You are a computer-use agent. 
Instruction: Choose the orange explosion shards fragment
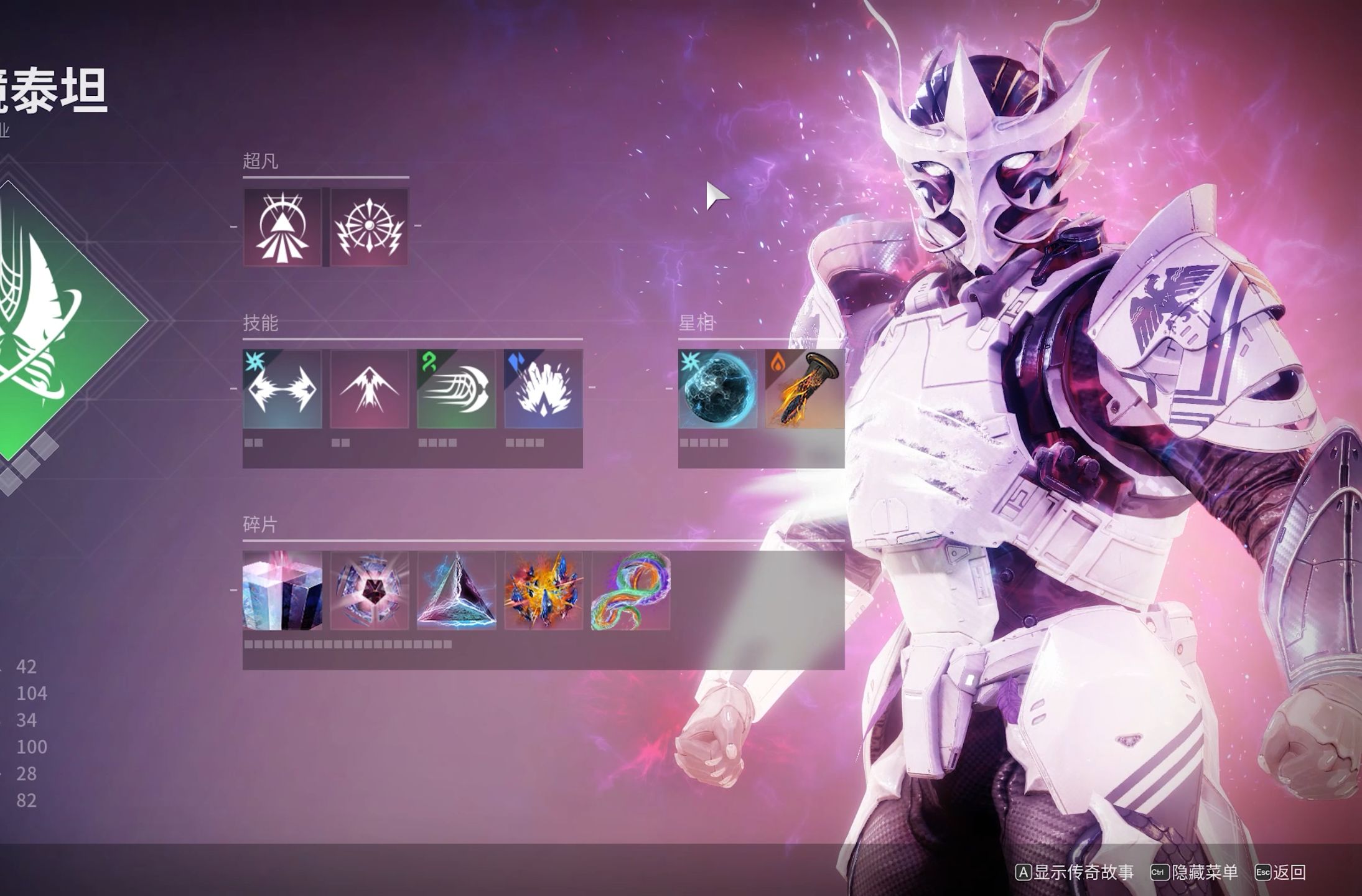543,590
